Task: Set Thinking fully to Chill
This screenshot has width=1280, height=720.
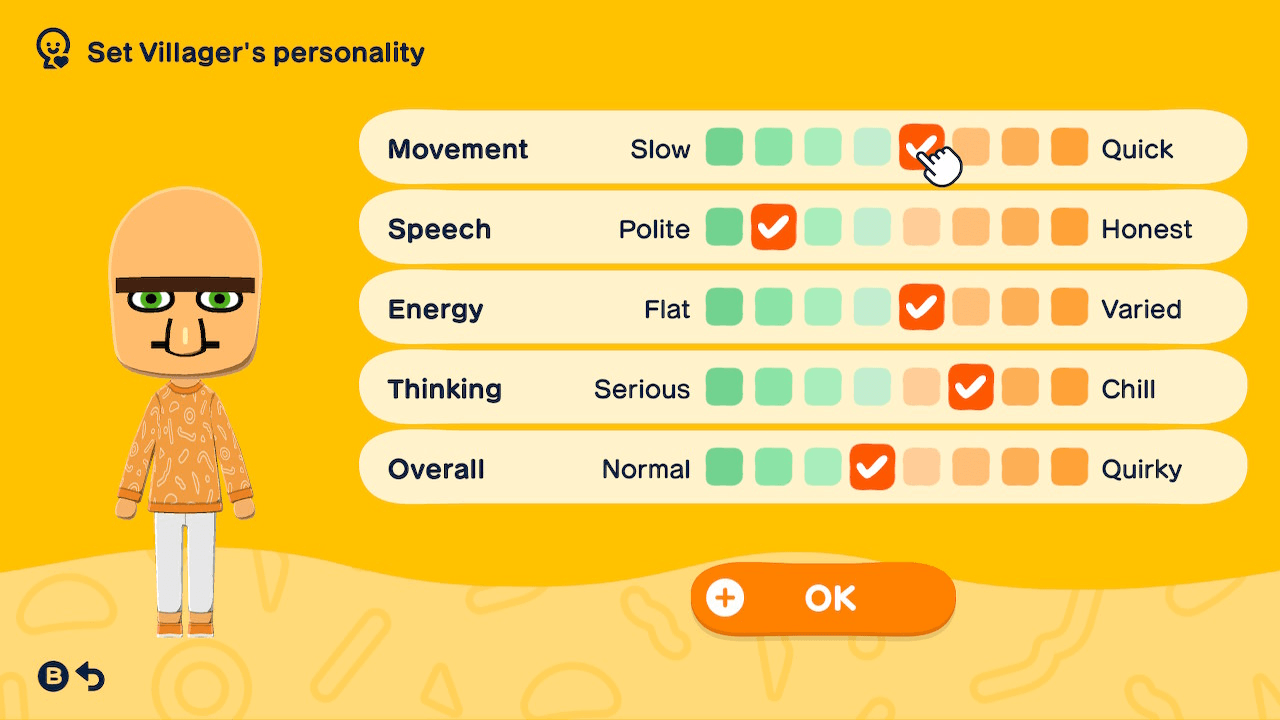Action: tap(1069, 387)
